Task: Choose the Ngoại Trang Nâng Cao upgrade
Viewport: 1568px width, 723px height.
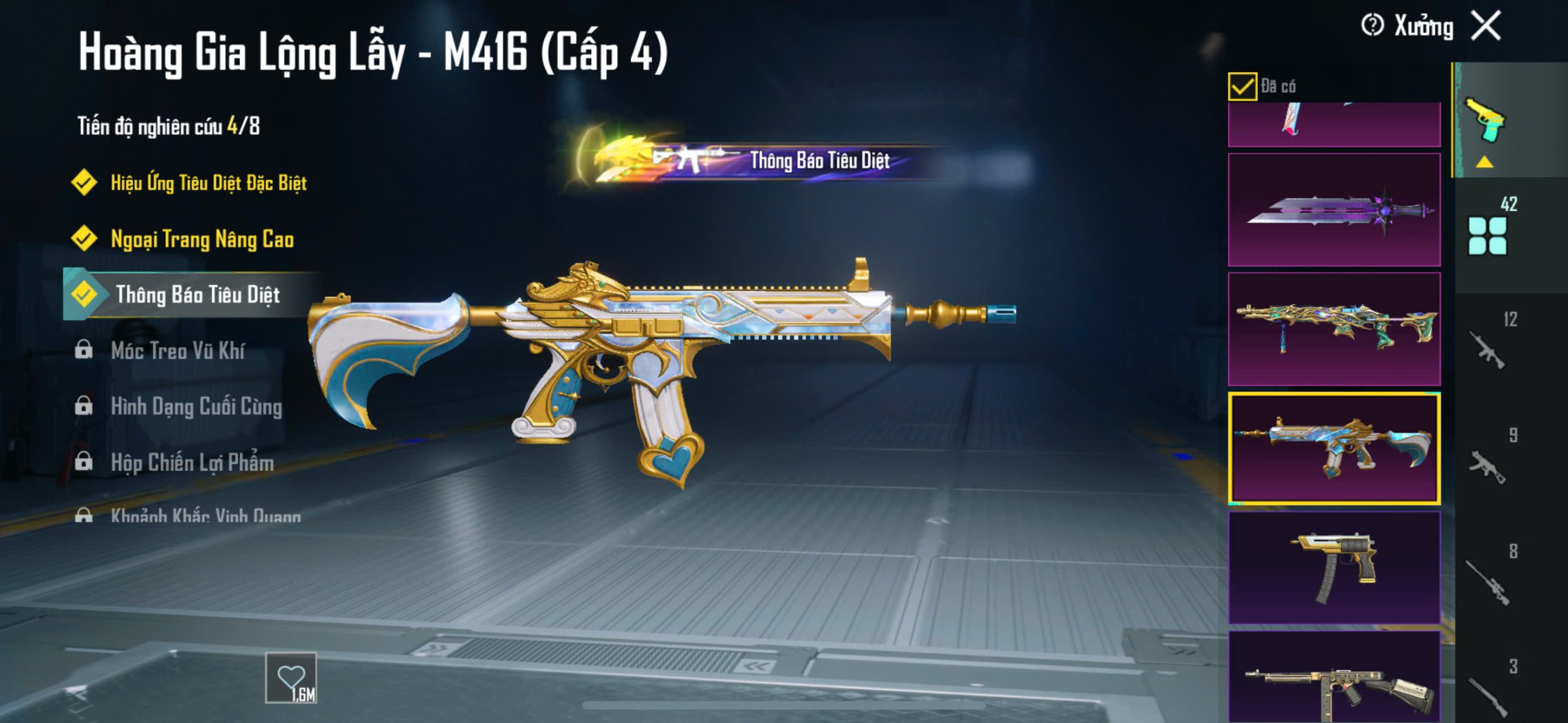Action: tap(202, 239)
